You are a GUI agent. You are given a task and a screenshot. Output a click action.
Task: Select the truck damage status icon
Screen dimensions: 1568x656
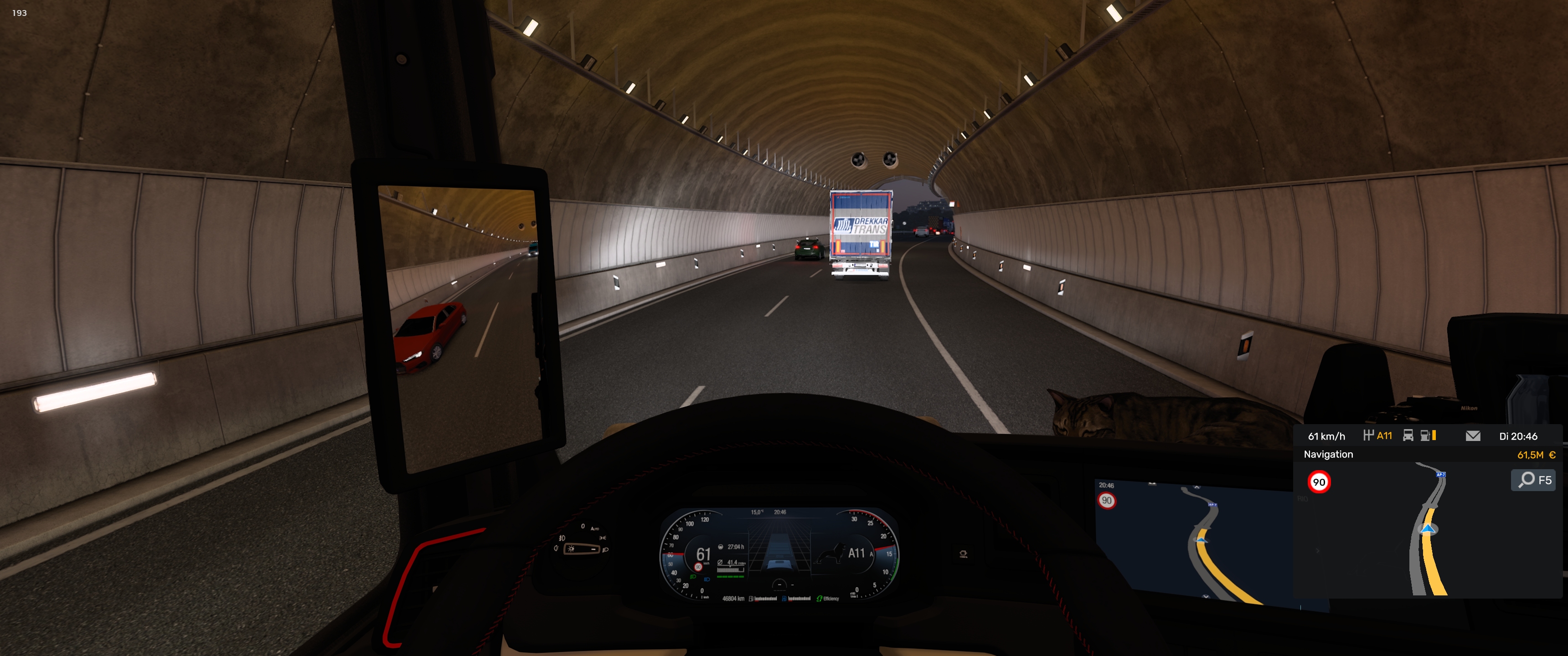click(1408, 436)
